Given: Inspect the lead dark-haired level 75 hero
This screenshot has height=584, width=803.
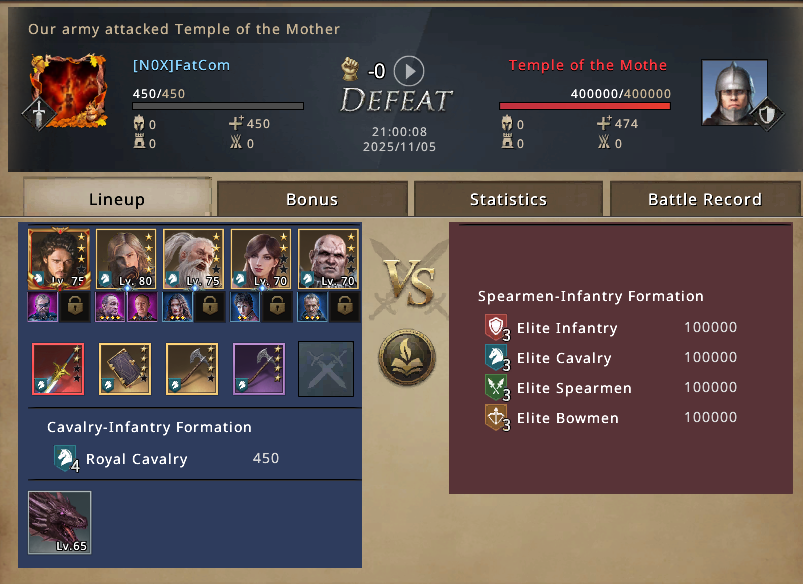Looking at the screenshot, I should (59, 259).
